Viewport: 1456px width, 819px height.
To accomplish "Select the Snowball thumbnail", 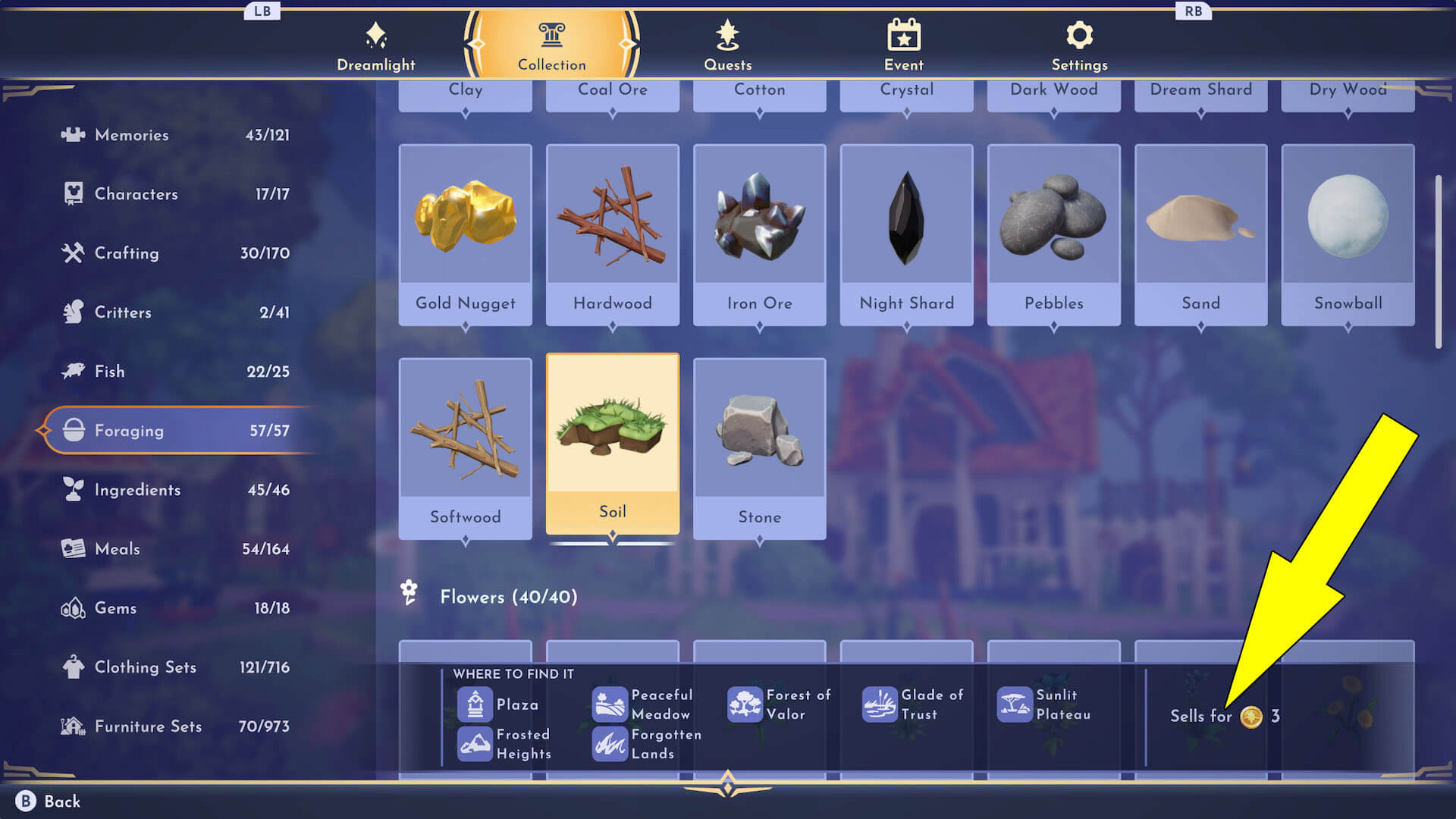I will pos(1348,220).
